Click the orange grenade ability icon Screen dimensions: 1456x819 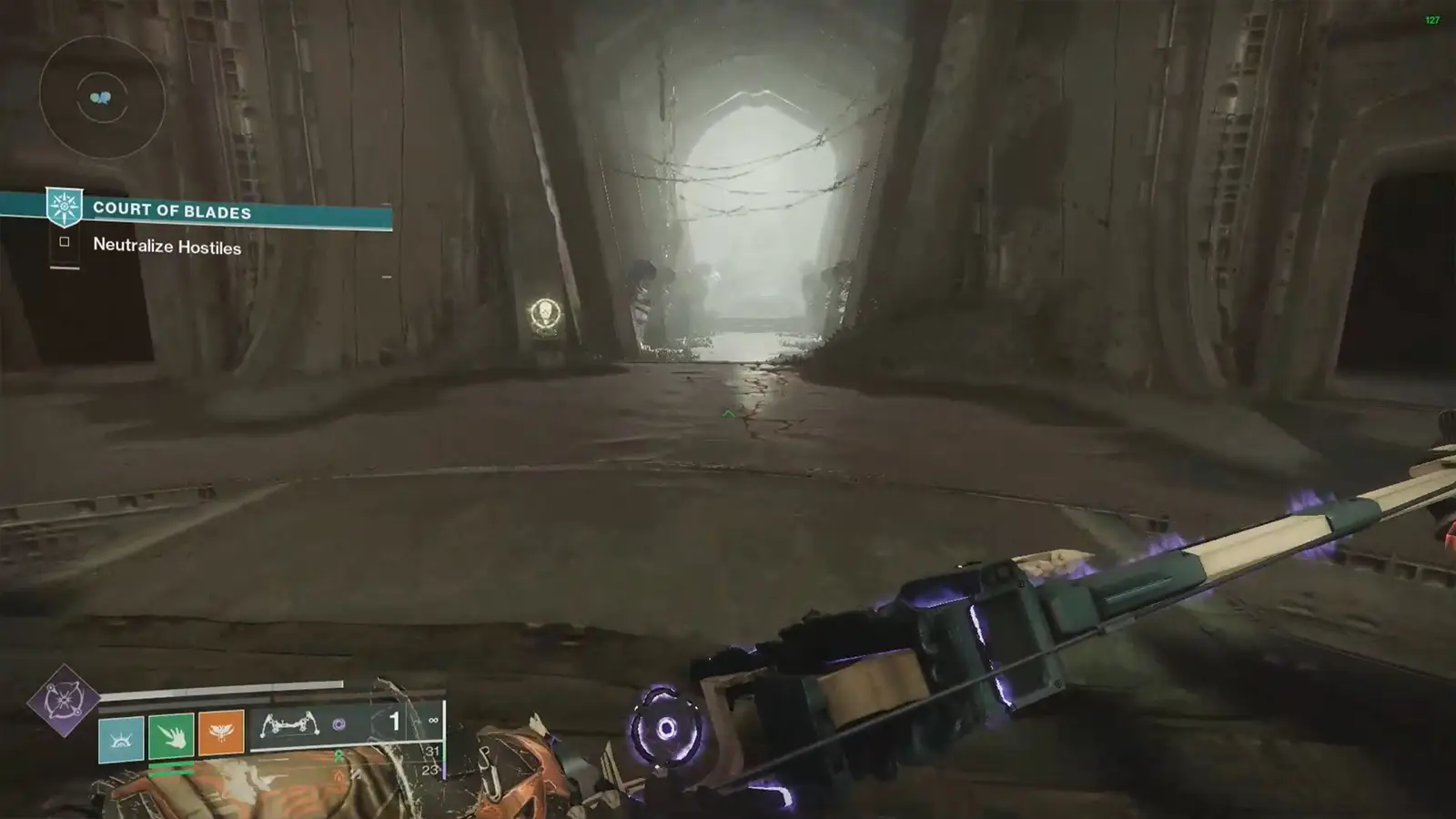(x=220, y=733)
